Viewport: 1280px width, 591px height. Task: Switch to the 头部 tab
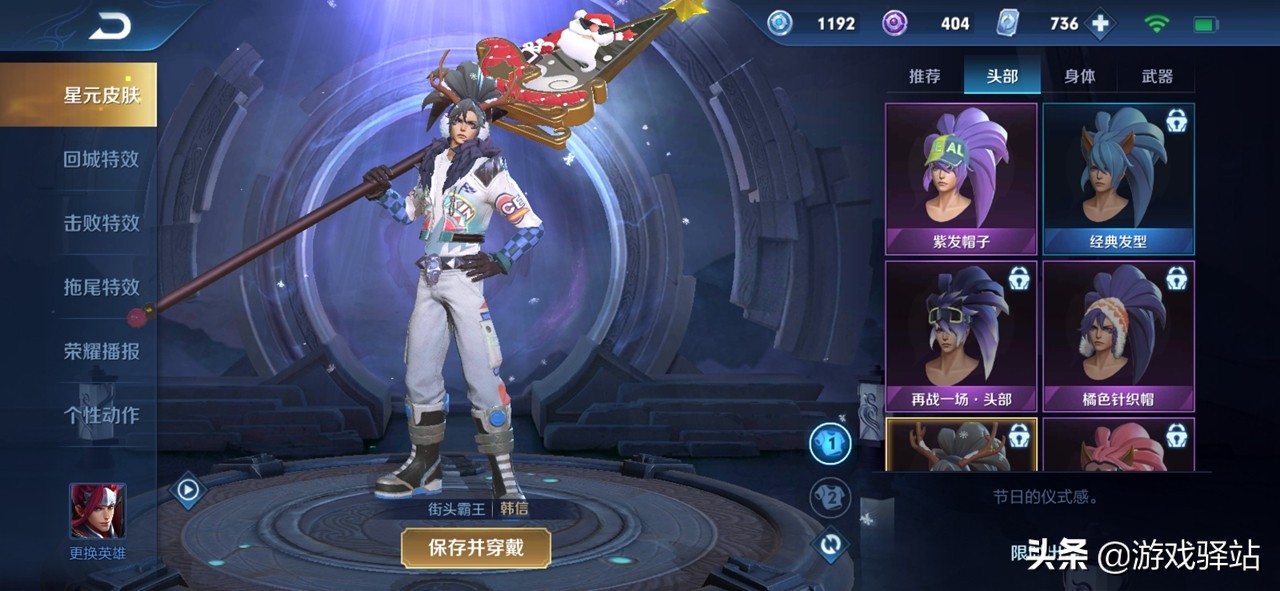[1002, 76]
